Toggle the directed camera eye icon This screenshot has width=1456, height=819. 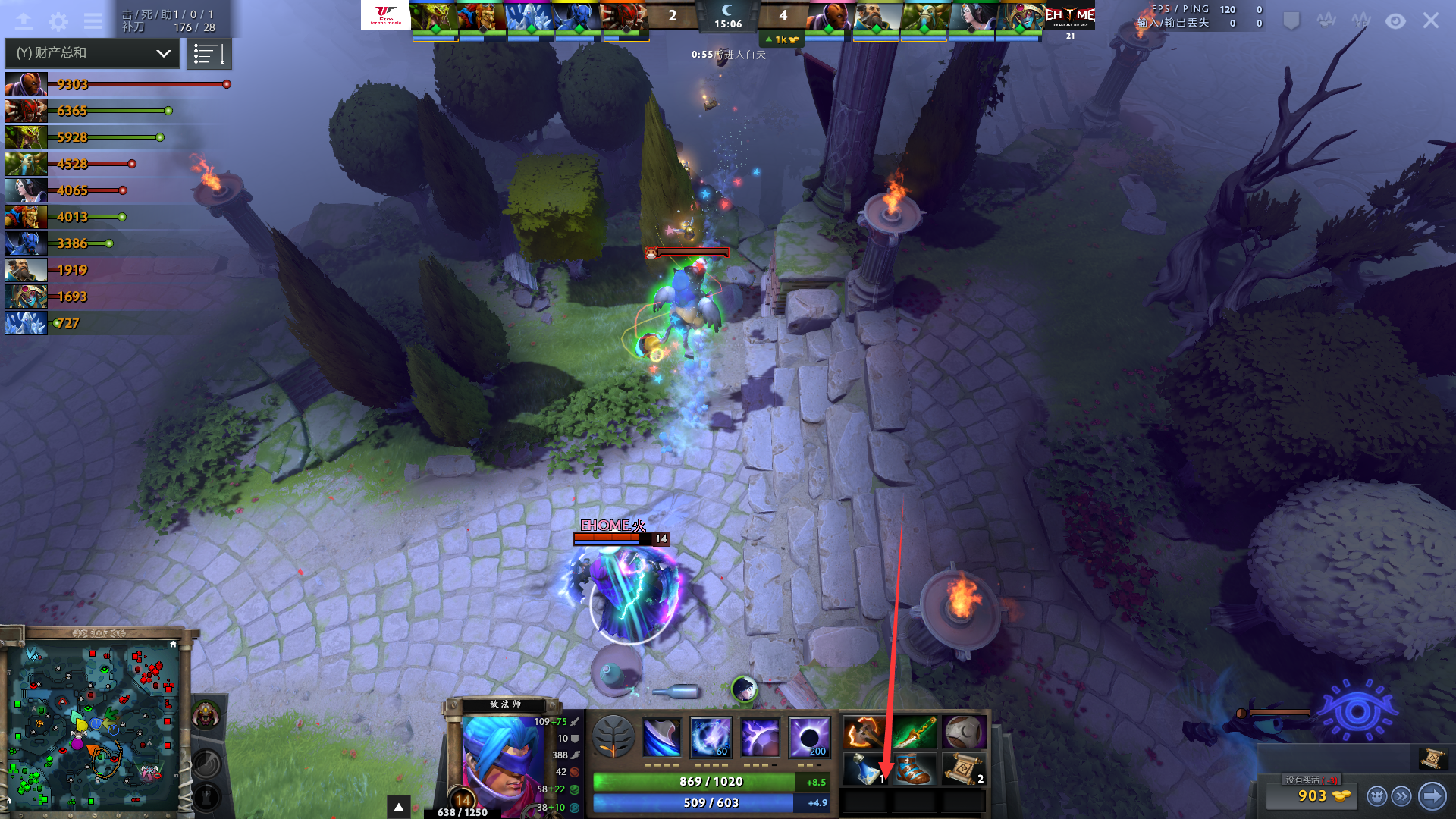(x=1395, y=21)
